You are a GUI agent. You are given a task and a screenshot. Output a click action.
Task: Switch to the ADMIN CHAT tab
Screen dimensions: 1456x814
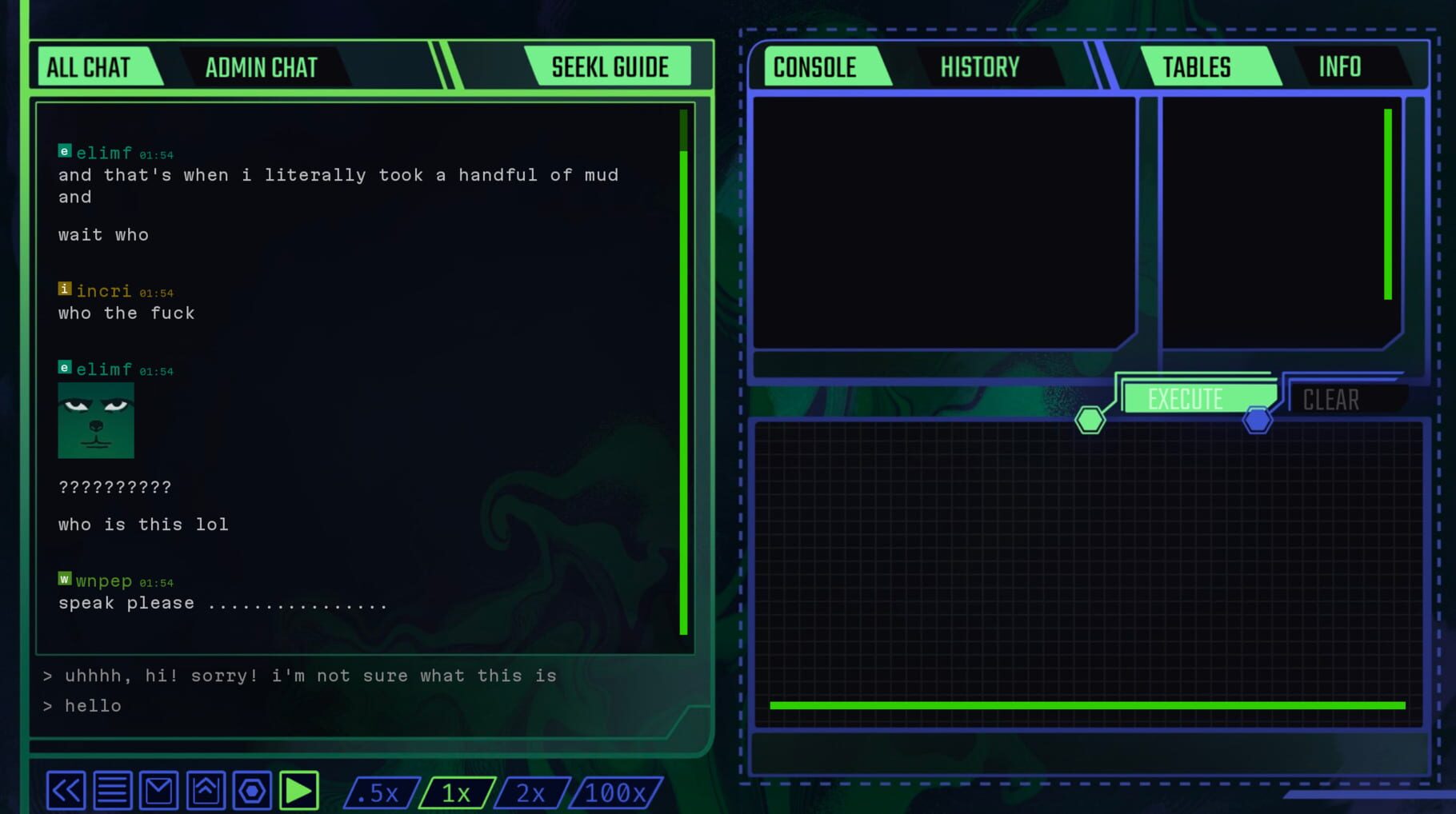pyautogui.click(x=261, y=67)
